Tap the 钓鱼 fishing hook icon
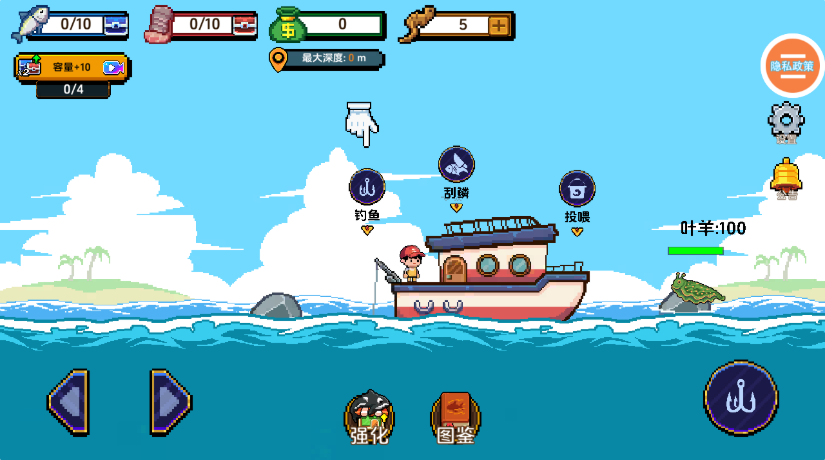 [x=367, y=187]
